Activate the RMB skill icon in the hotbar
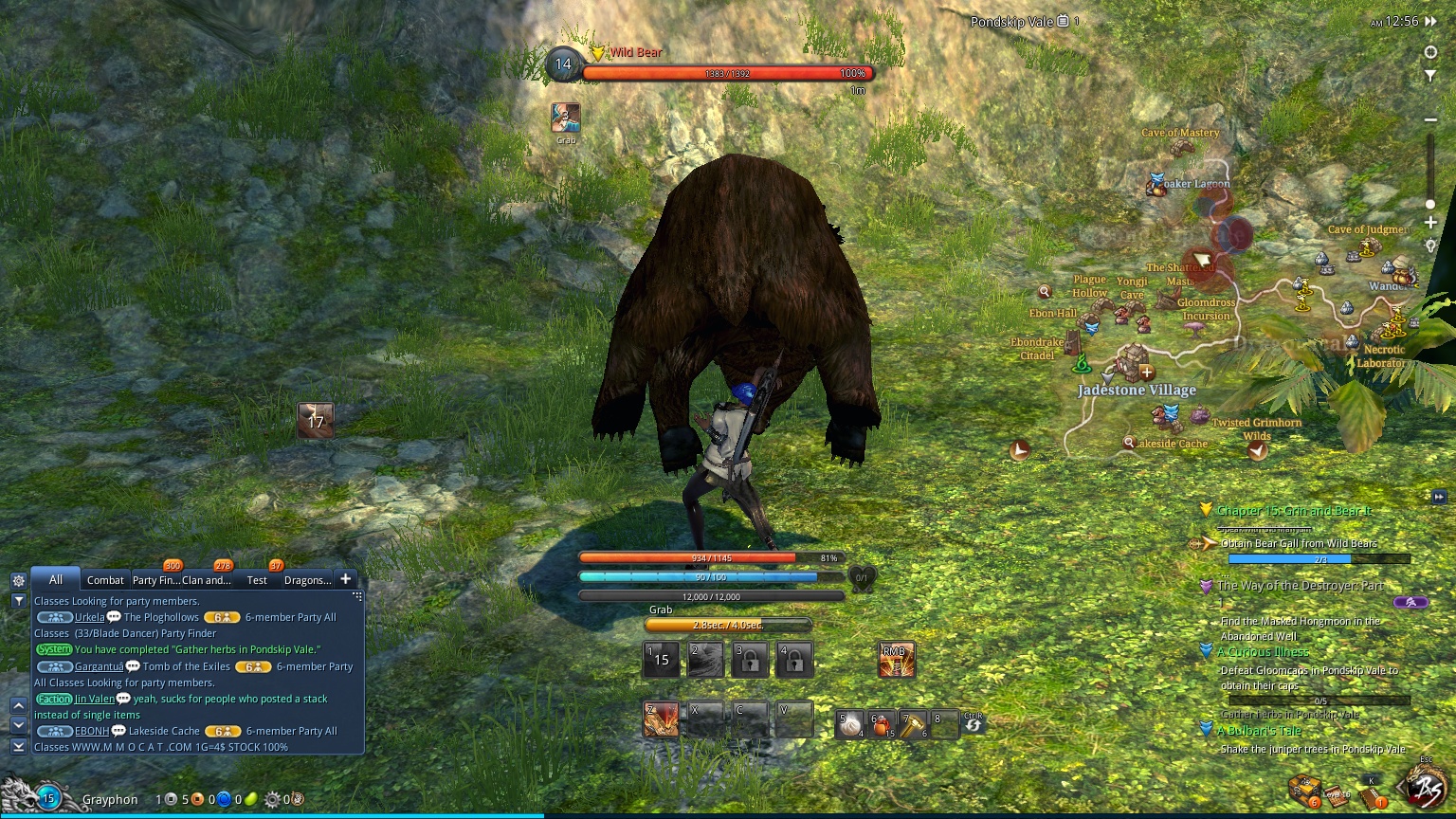 pyautogui.click(x=895, y=659)
